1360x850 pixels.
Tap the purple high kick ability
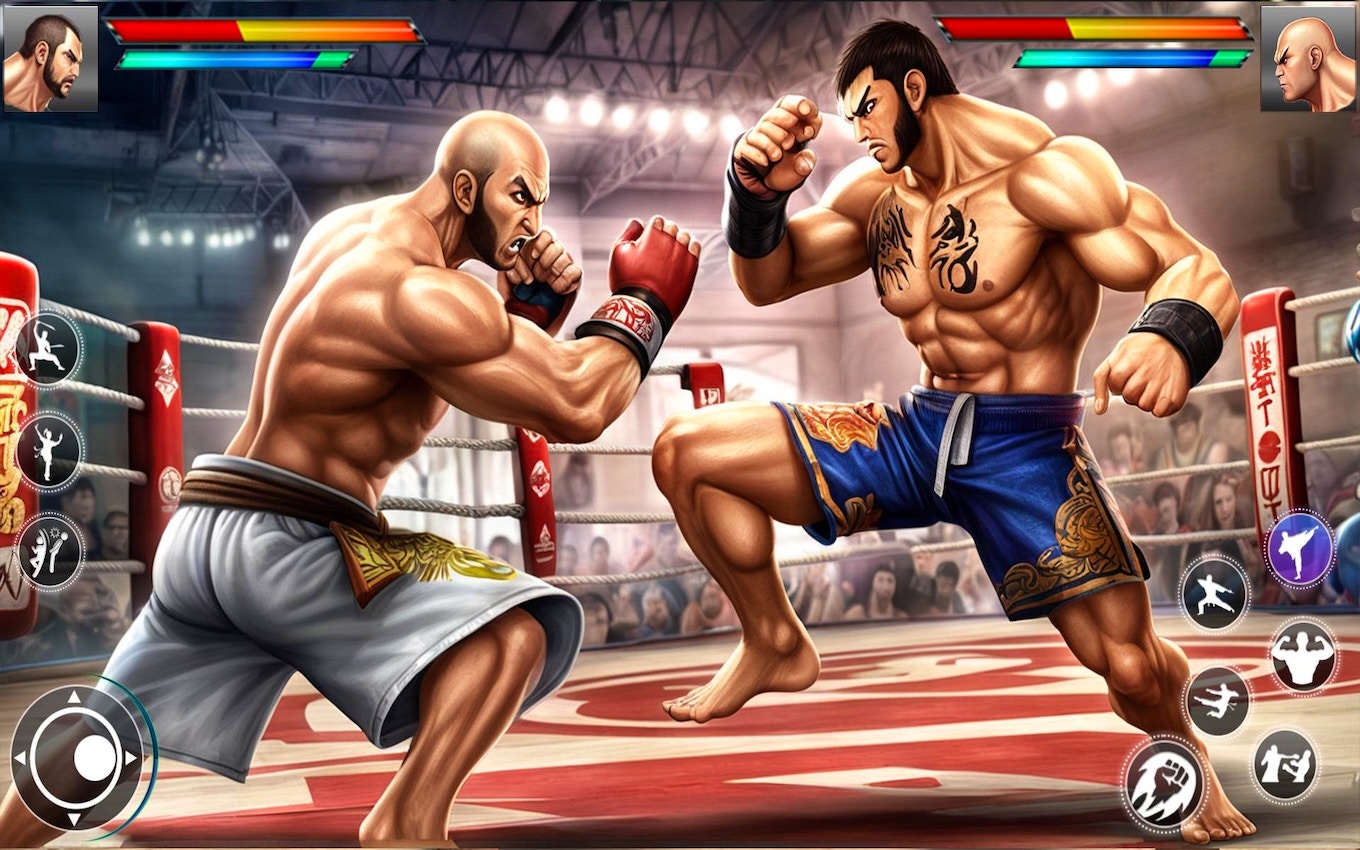1299,550
